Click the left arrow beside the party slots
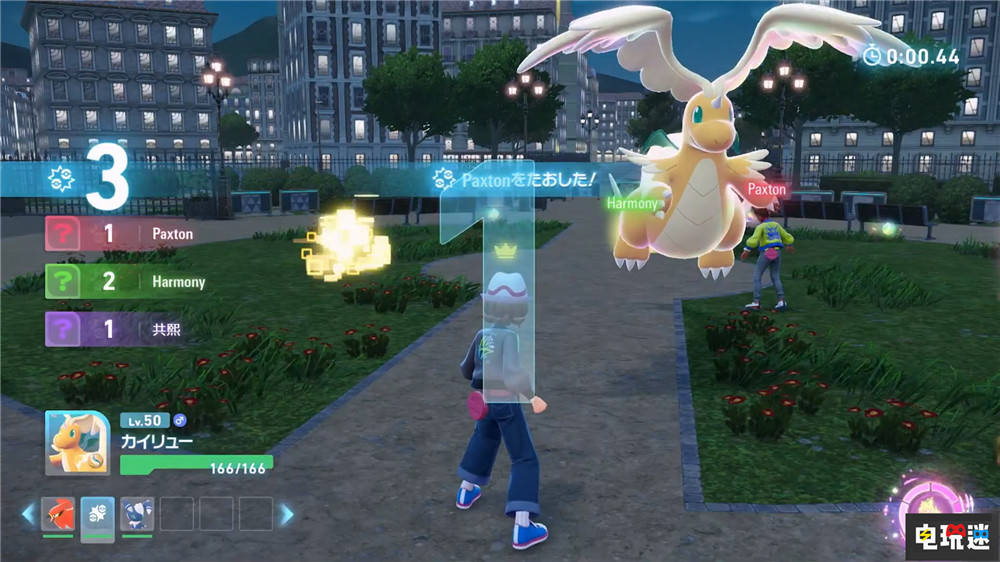The height and width of the screenshot is (562, 1000). point(27,514)
